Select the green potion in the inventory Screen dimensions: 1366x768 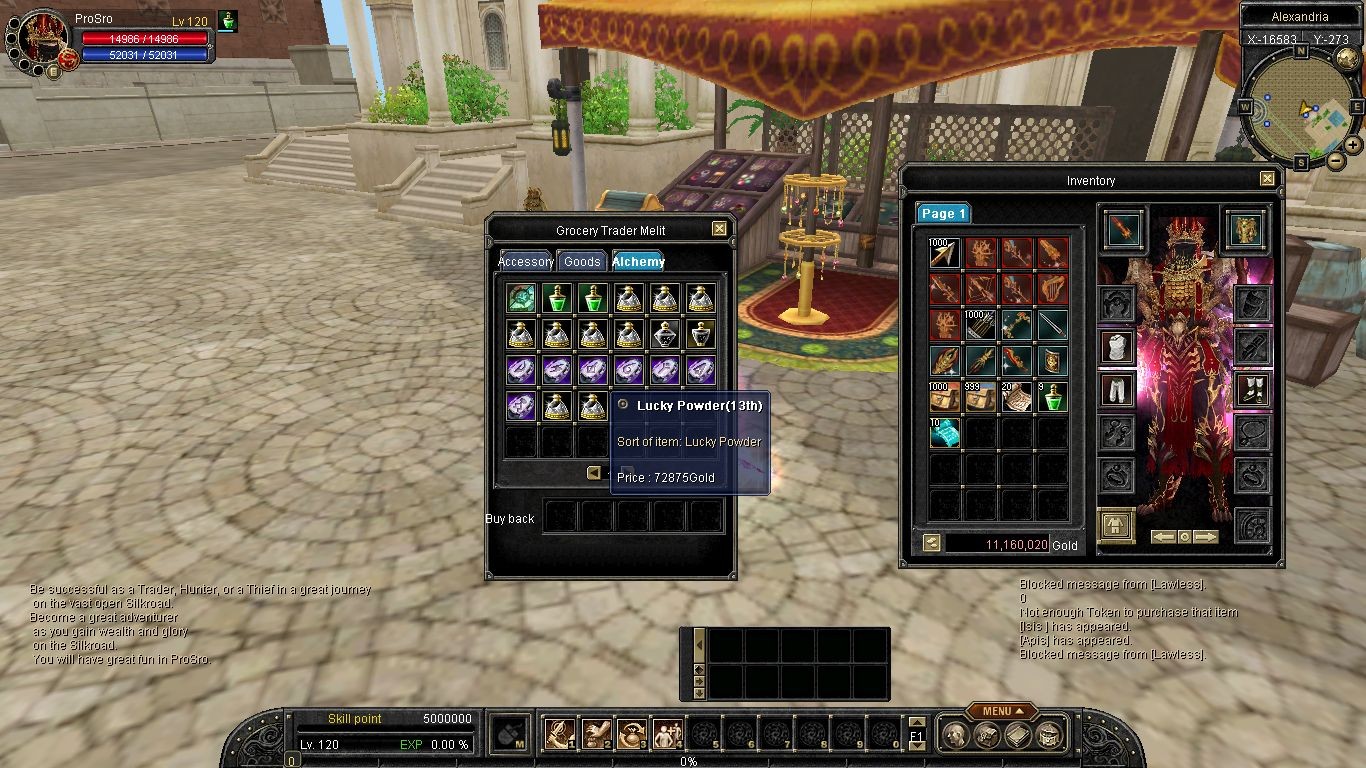(1051, 397)
